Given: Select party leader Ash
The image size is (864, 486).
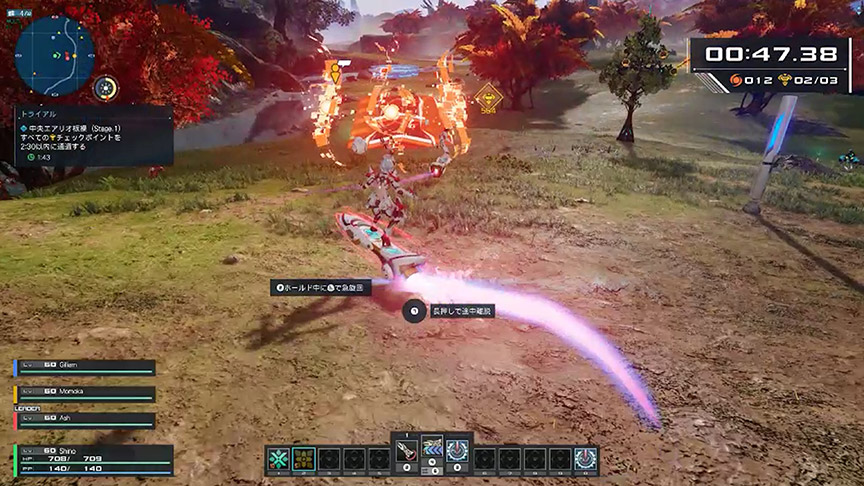Looking at the screenshot, I should (x=85, y=420).
